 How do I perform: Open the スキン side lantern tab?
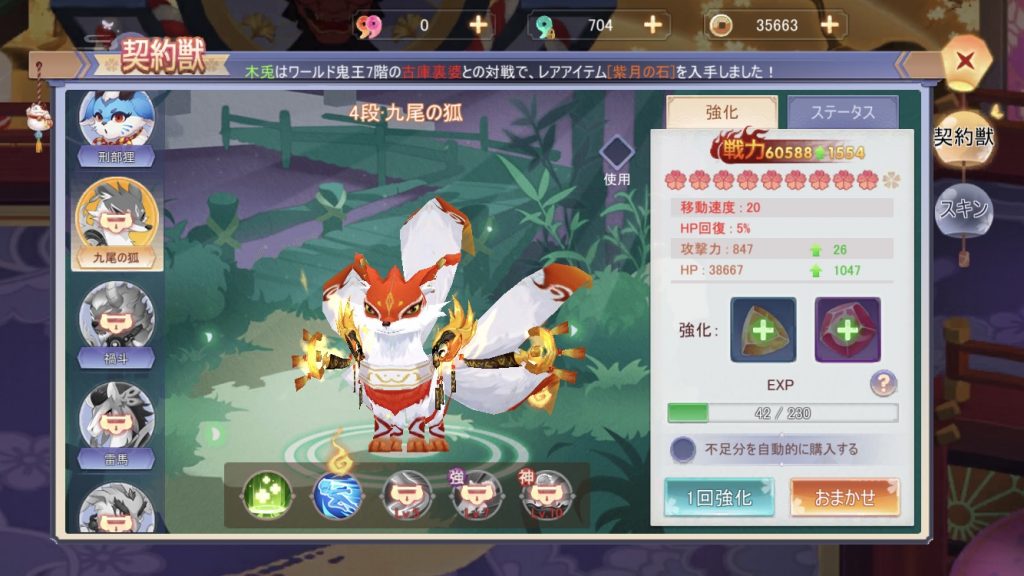963,209
